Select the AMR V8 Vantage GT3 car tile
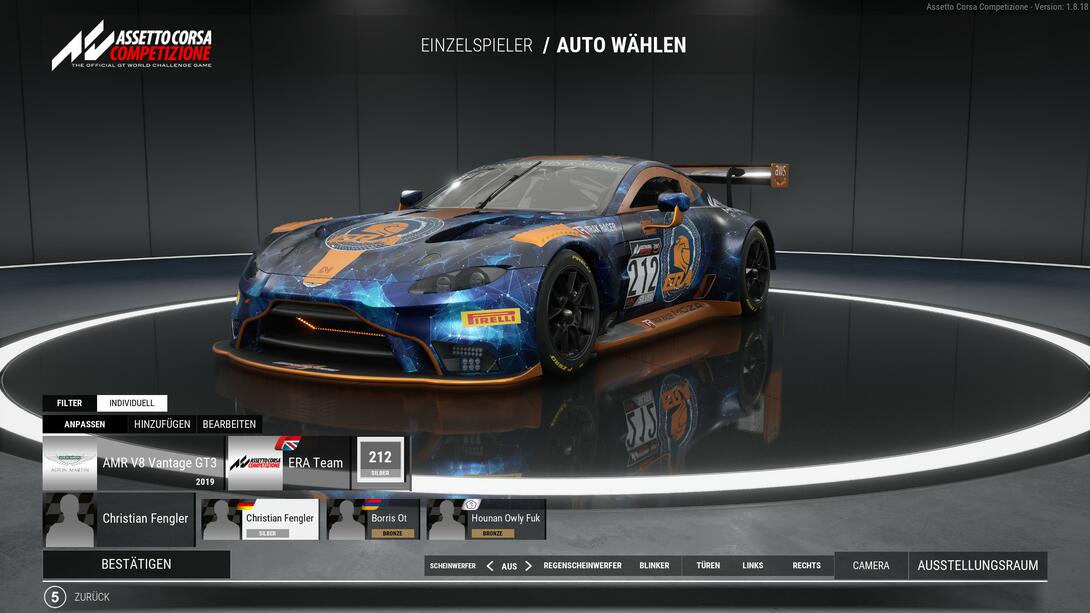 (133, 463)
